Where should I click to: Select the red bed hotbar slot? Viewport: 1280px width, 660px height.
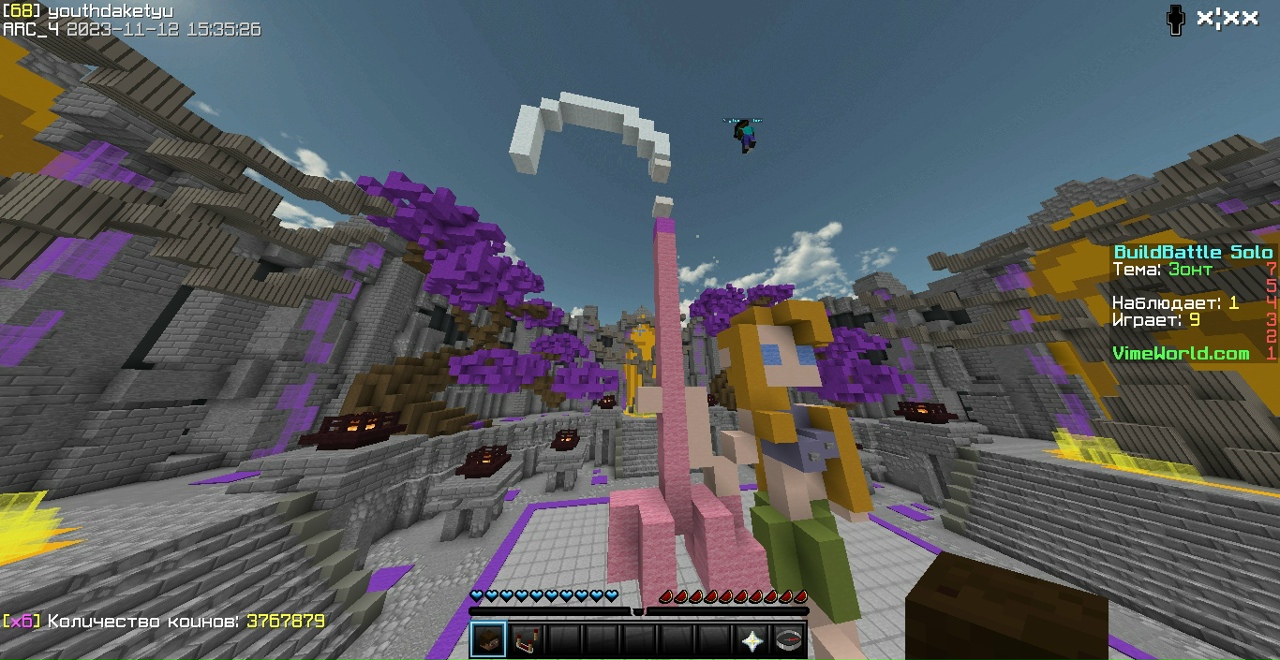526,640
